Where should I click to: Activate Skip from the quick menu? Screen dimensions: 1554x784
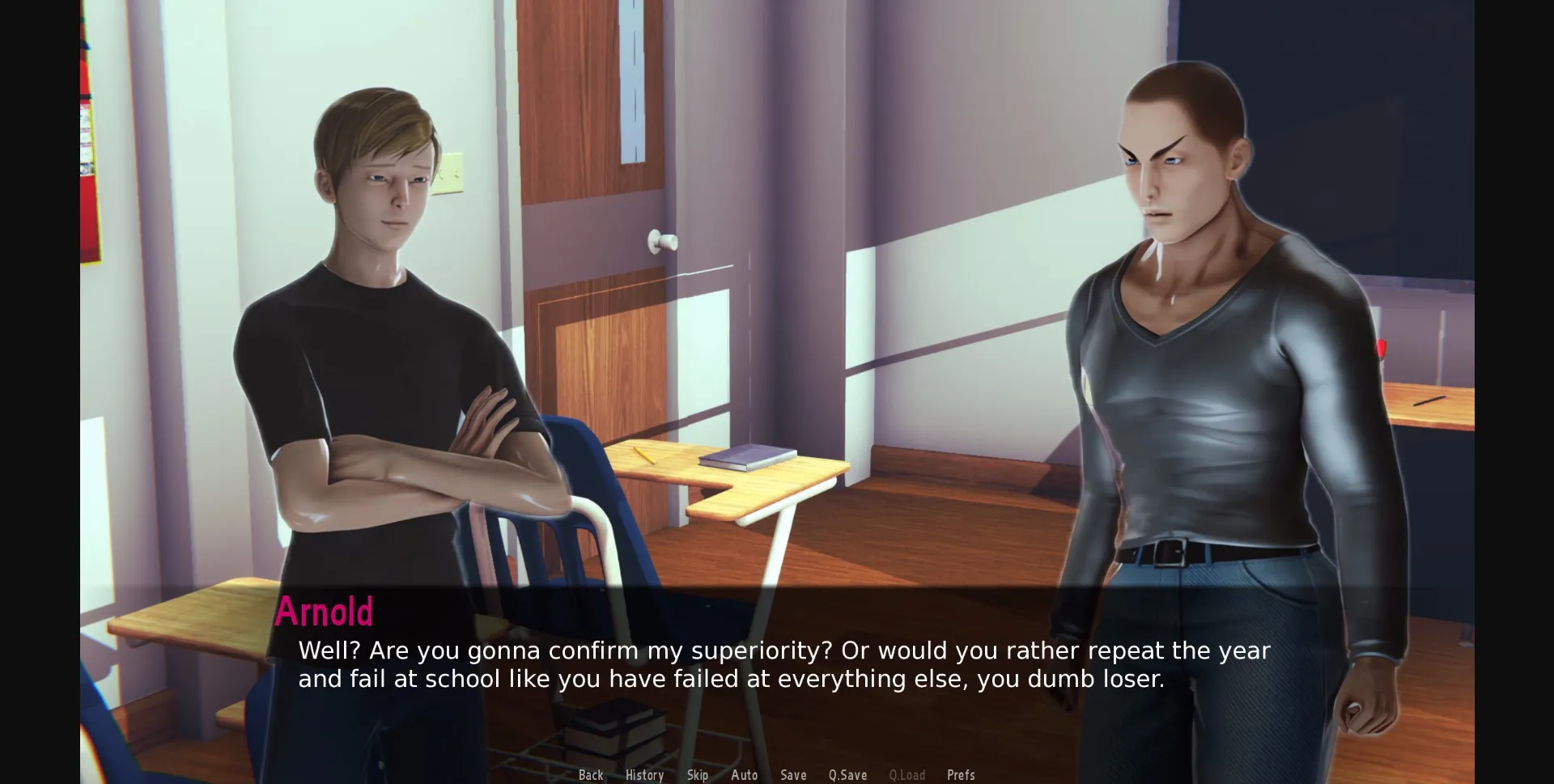697,774
